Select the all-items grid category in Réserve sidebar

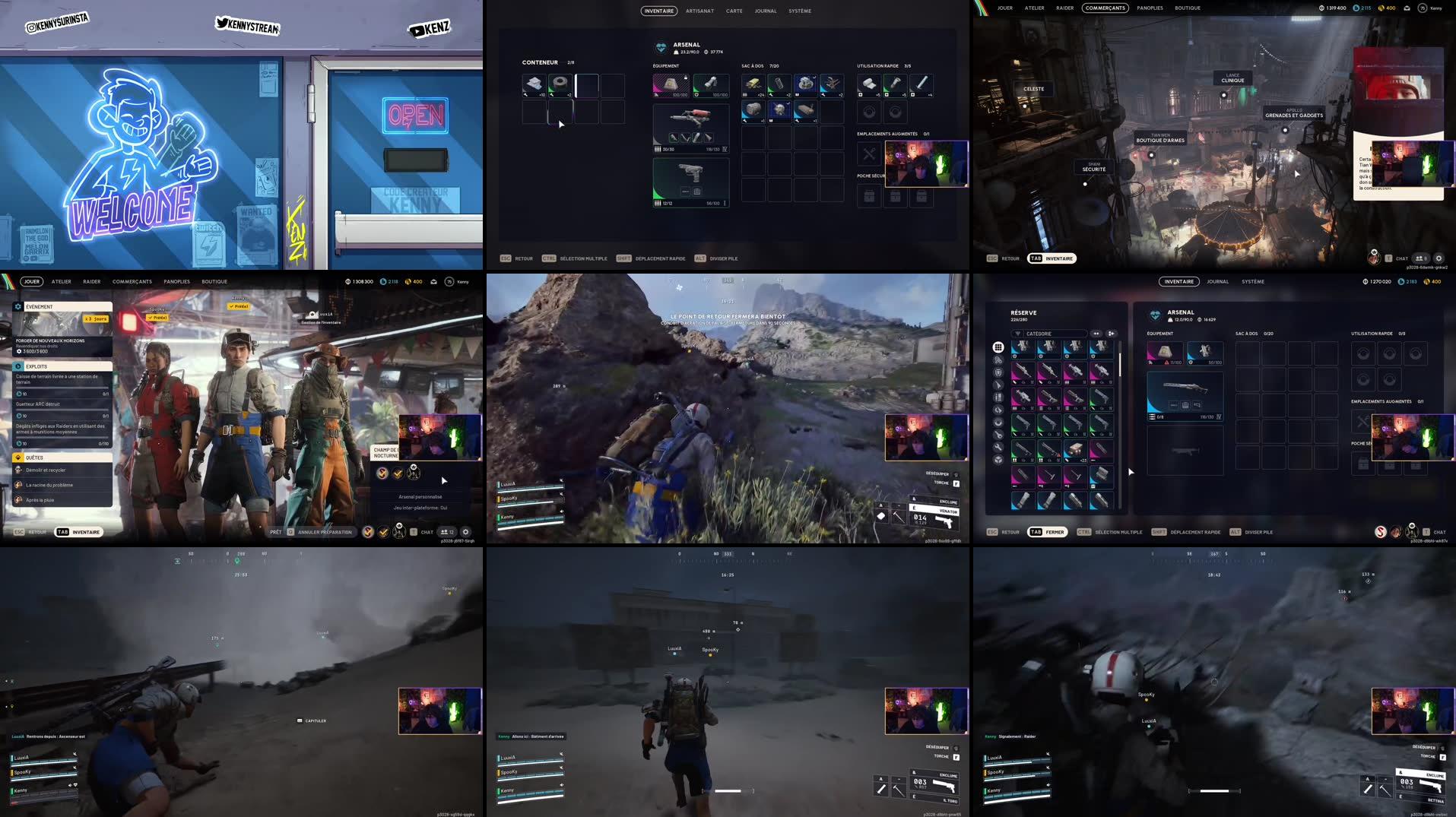[x=998, y=347]
